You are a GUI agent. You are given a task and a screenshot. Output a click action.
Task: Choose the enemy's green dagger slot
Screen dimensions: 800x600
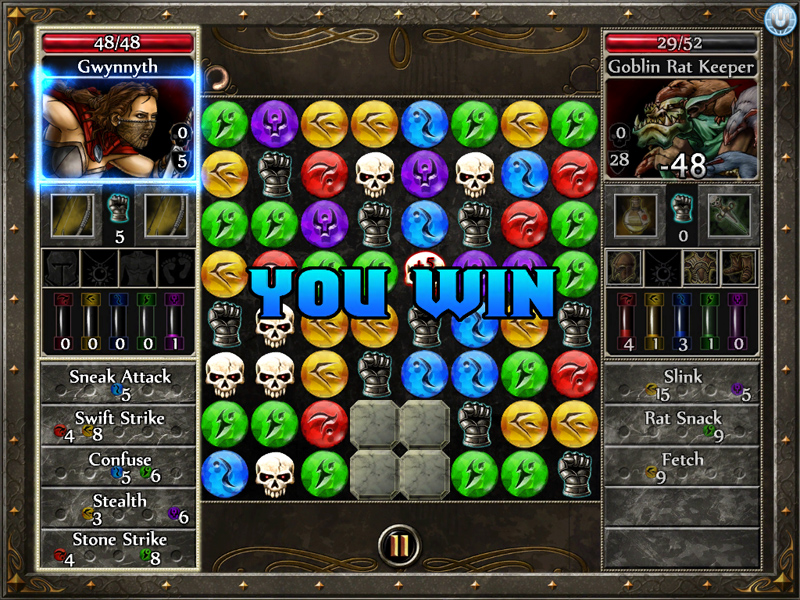tap(729, 215)
